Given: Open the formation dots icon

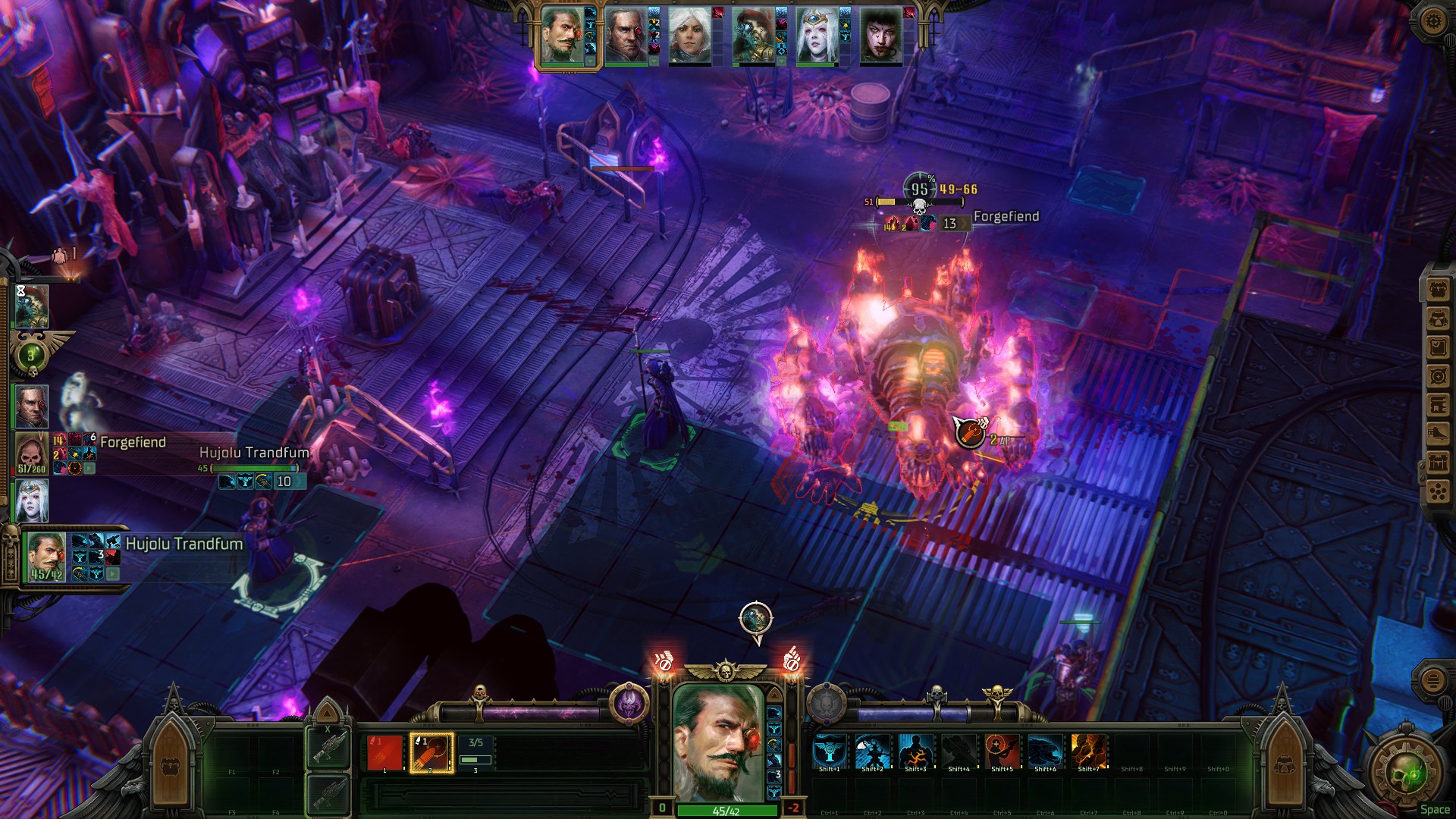Looking at the screenshot, I should click(x=1438, y=492).
